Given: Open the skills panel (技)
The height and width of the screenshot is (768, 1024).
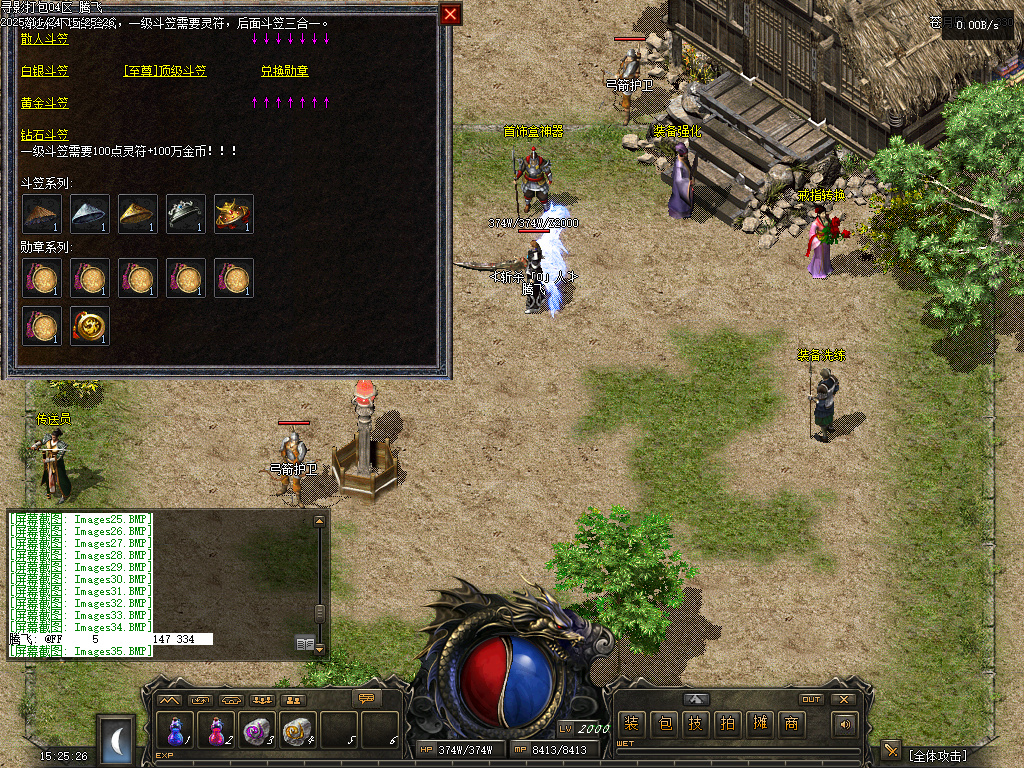Looking at the screenshot, I should pyautogui.click(x=696, y=724).
